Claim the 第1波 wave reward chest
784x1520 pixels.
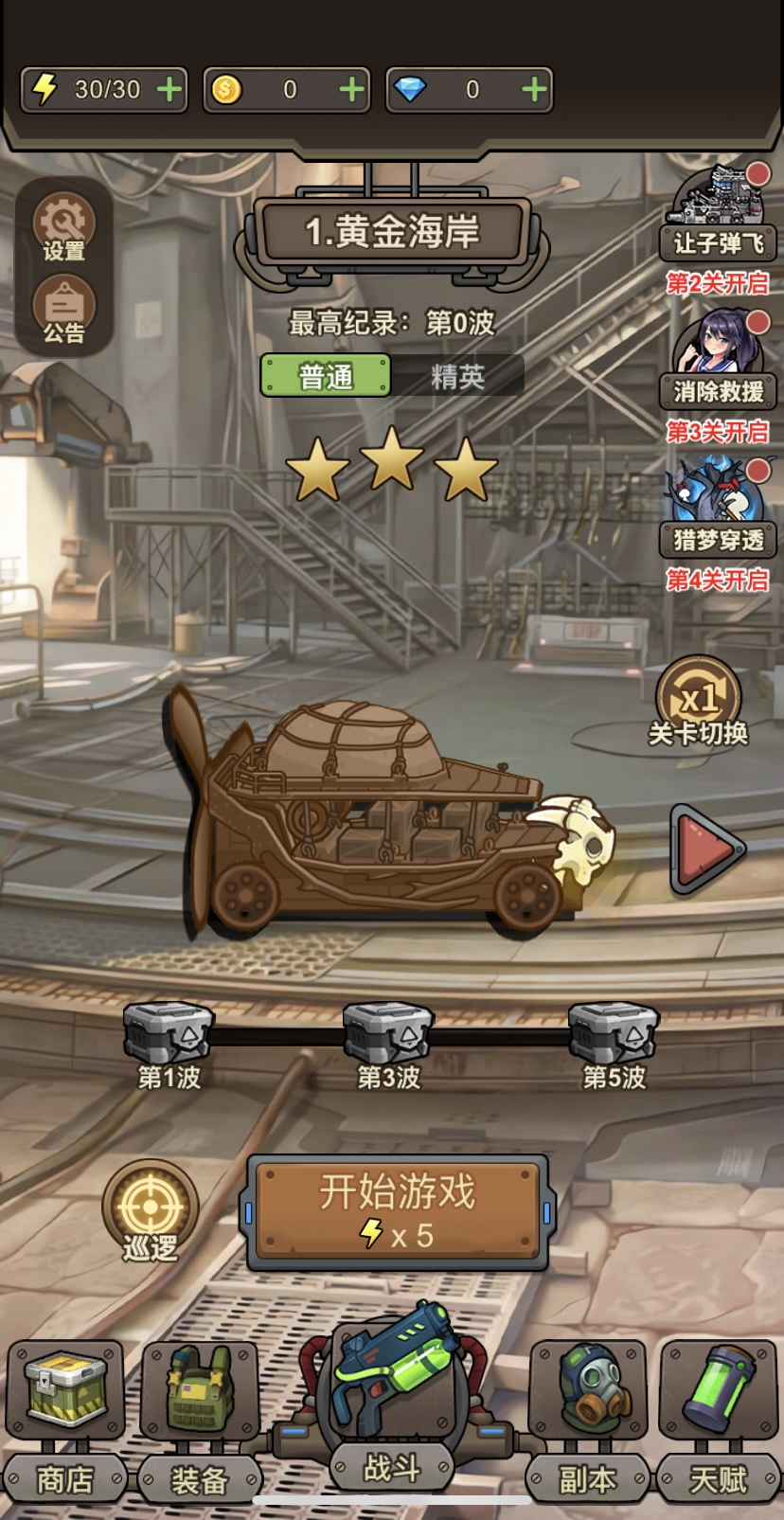point(169,1034)
